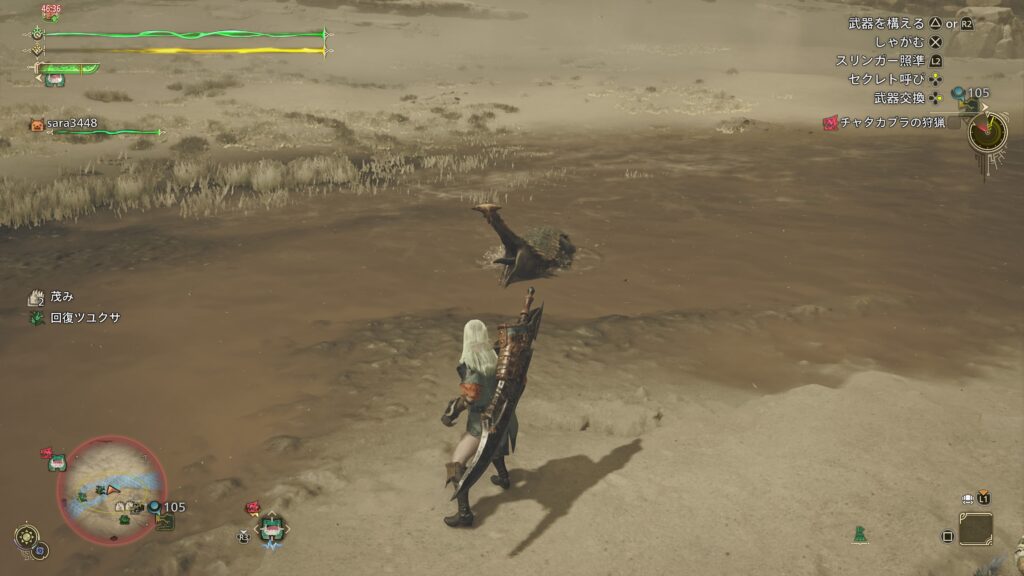Click the quest timer clock dial
Image resolution: width=1024 pixels, height=576 pixels.
[987, 131]
